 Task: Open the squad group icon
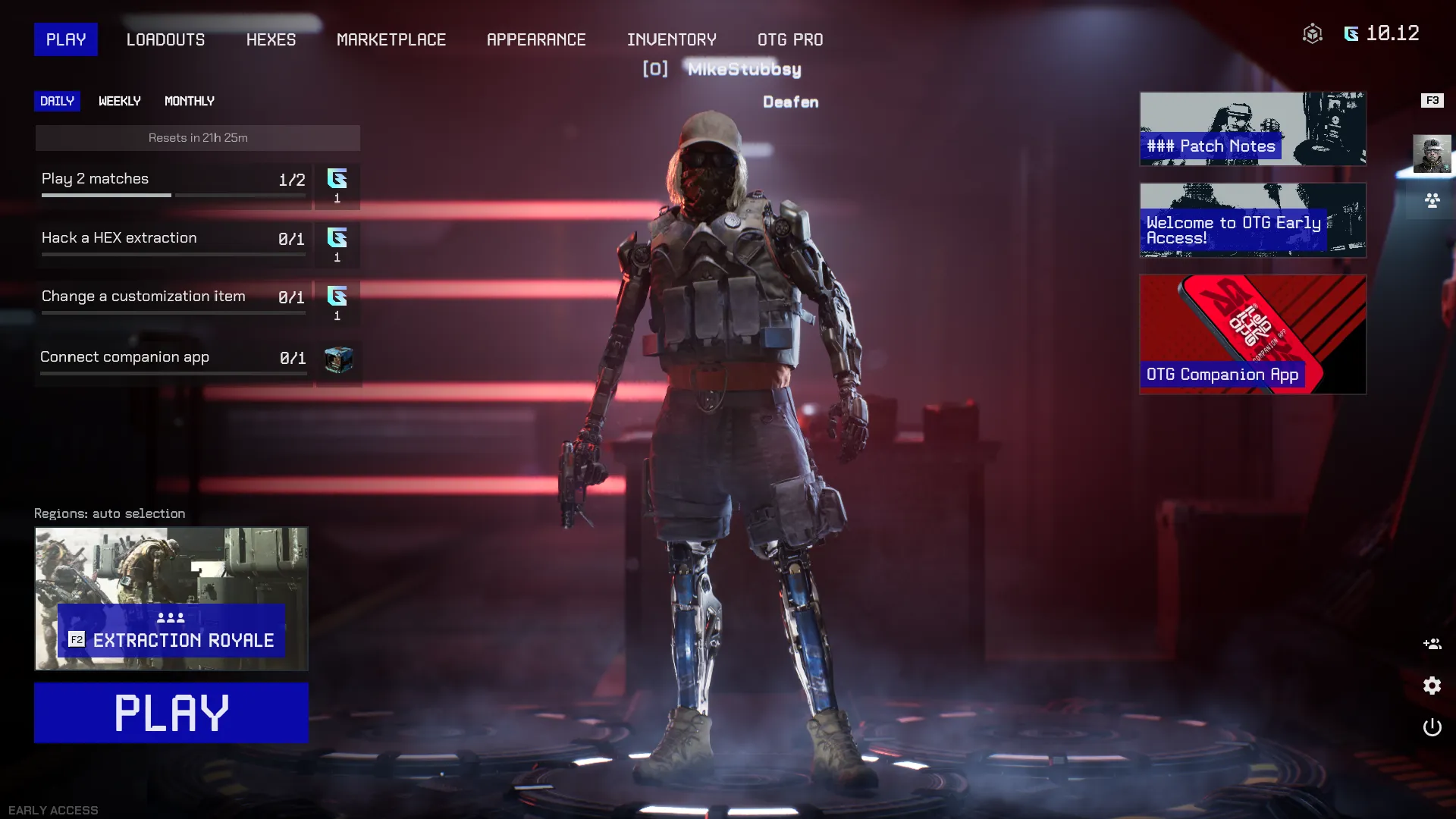(x=1432, y=201)
